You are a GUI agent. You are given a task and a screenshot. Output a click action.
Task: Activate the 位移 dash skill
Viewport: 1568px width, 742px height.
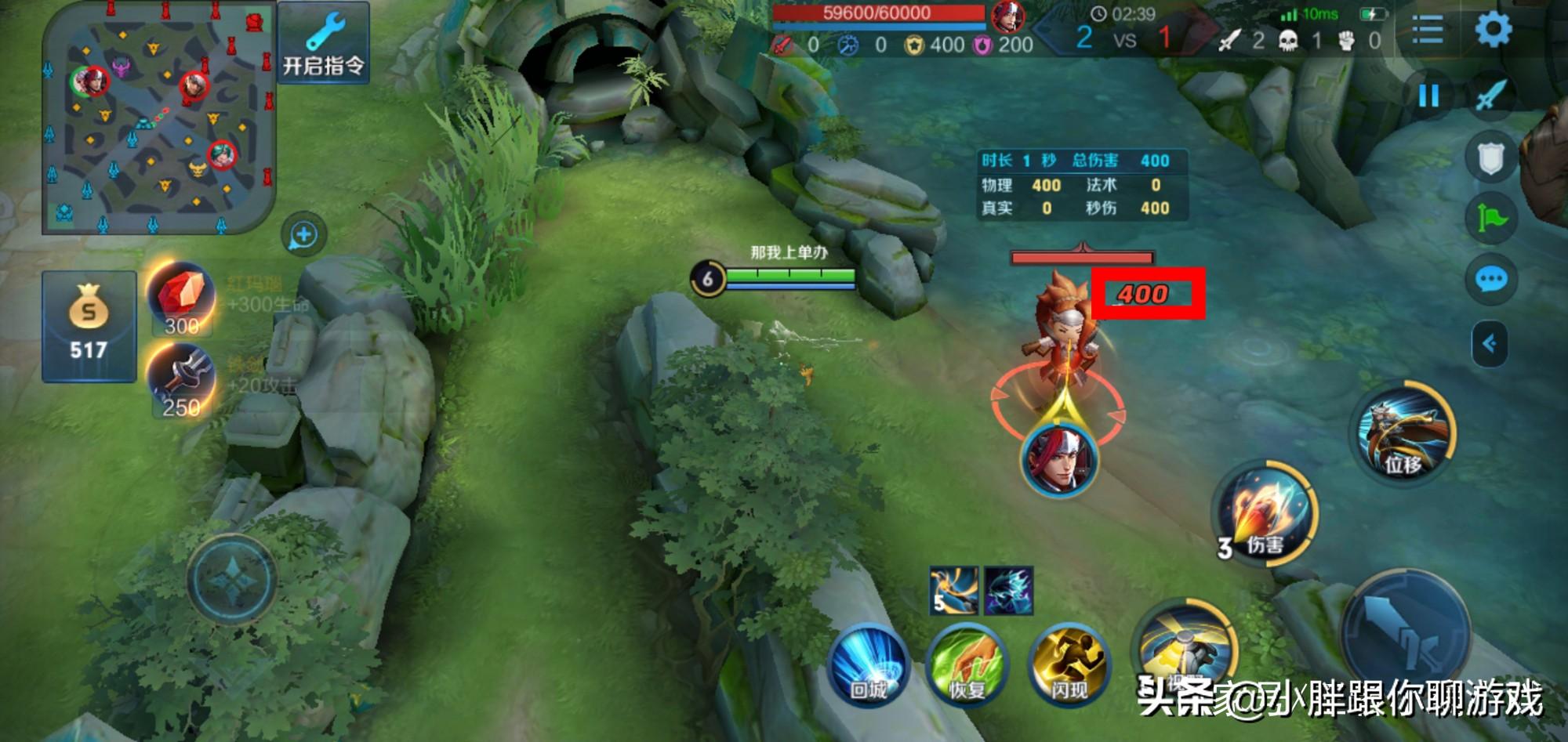pyautogui.click(x=1406, y=433)
